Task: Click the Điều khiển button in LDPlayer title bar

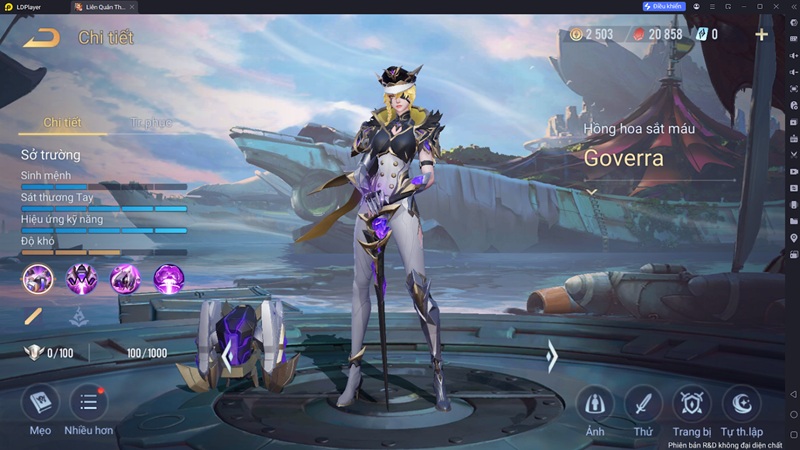Action: [665, 7]
